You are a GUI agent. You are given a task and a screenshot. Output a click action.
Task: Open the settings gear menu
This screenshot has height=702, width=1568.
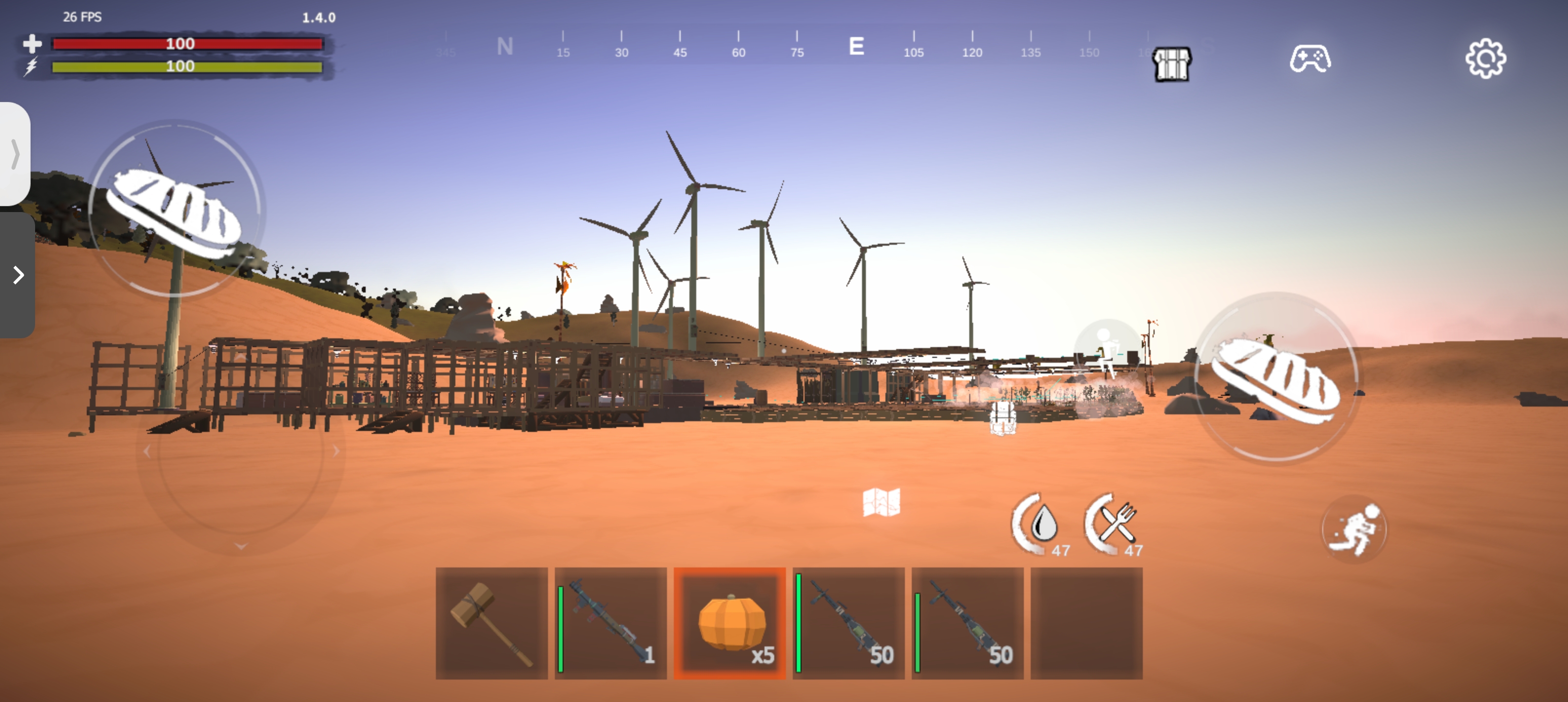1485,59
